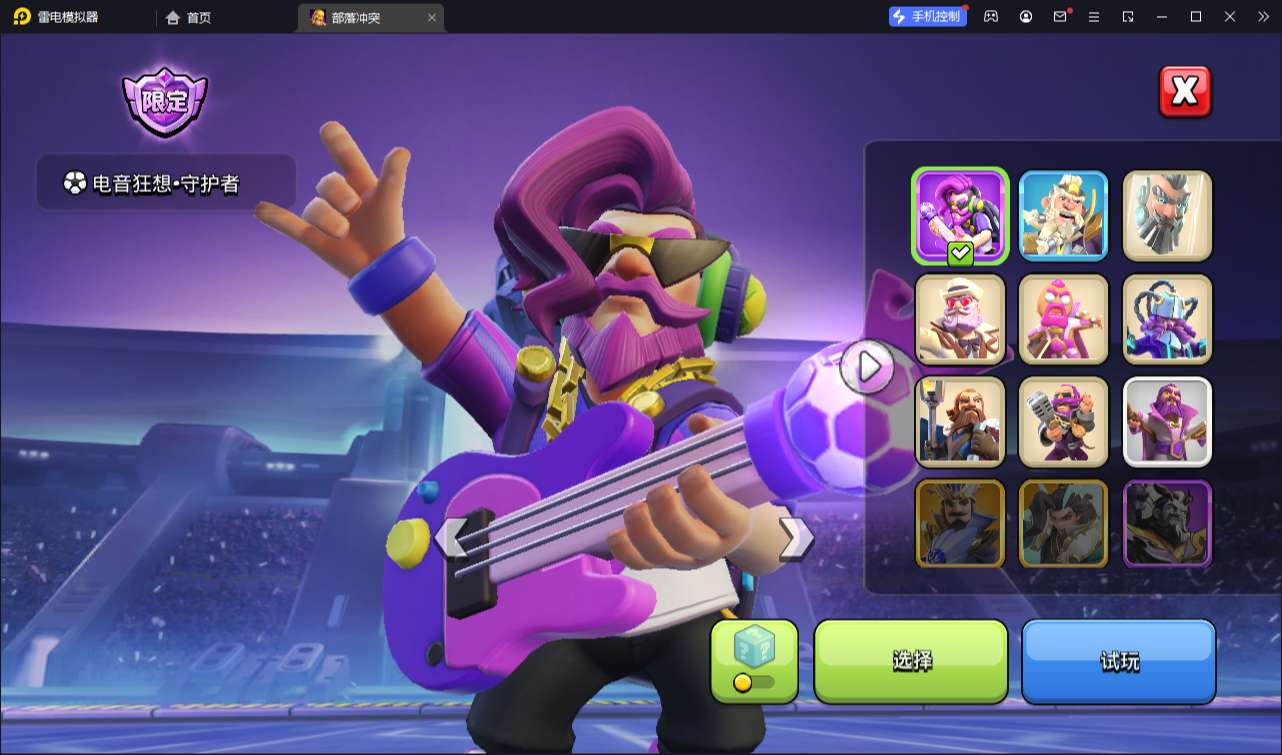Select the horned helmet purple beard skin
Image resolution: width=1282 pixels, height=755 pixels.
(x=1167, y=318)
